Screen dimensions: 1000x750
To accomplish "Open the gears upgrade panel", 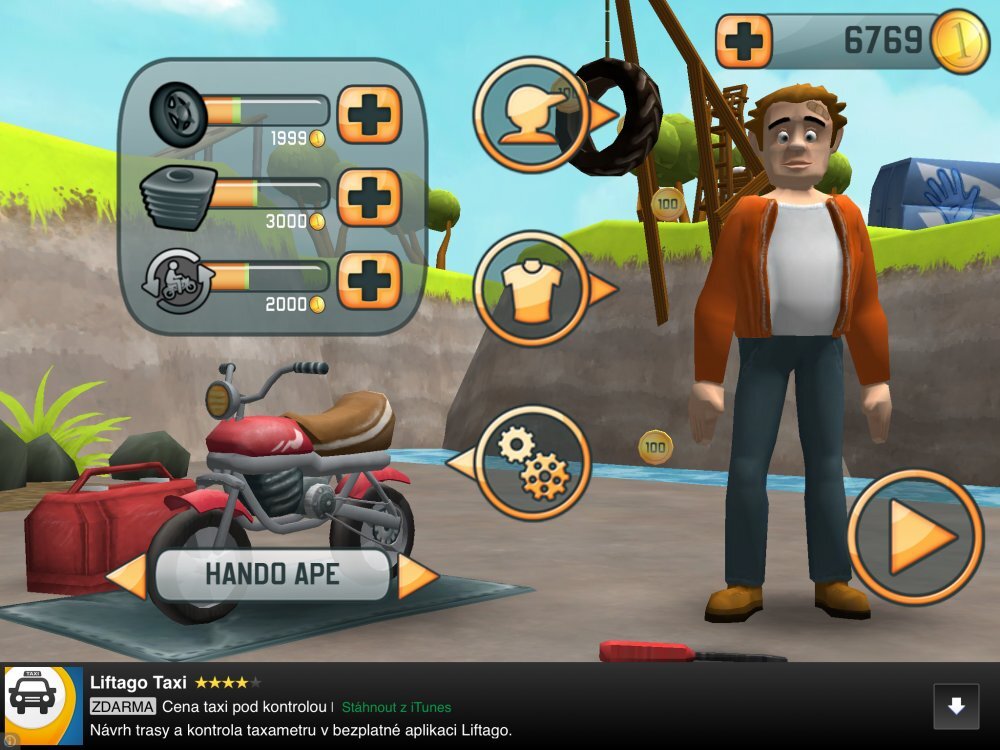I will (532, 463).
